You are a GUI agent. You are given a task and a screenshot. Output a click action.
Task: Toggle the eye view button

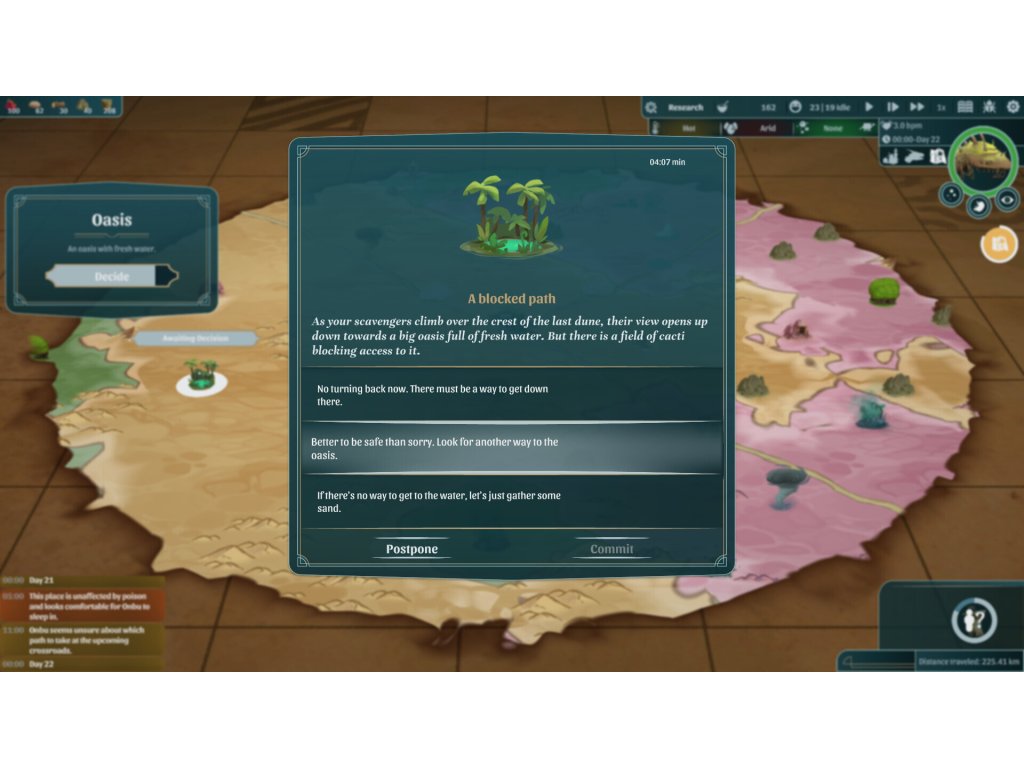click(x=1006, y=197)
